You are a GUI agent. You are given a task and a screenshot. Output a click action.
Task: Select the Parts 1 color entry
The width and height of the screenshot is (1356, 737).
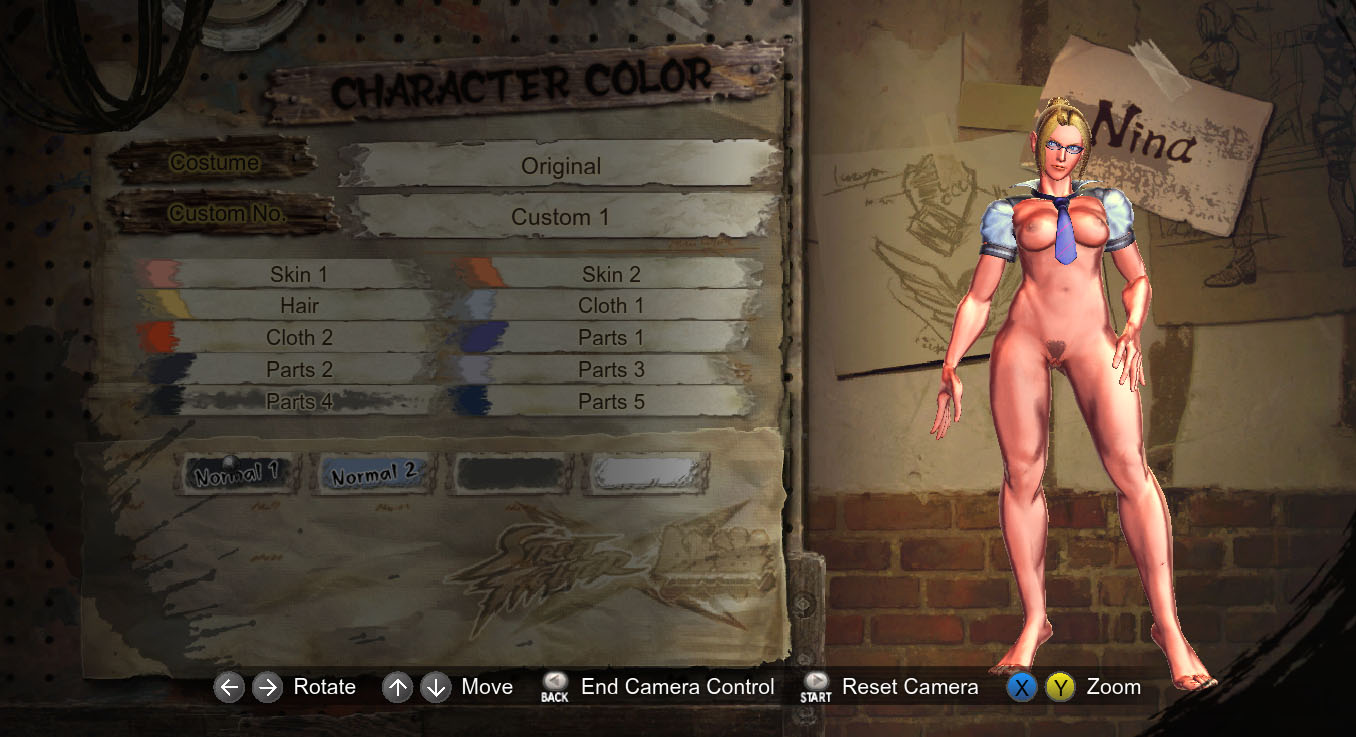click(x=610, y=338)
